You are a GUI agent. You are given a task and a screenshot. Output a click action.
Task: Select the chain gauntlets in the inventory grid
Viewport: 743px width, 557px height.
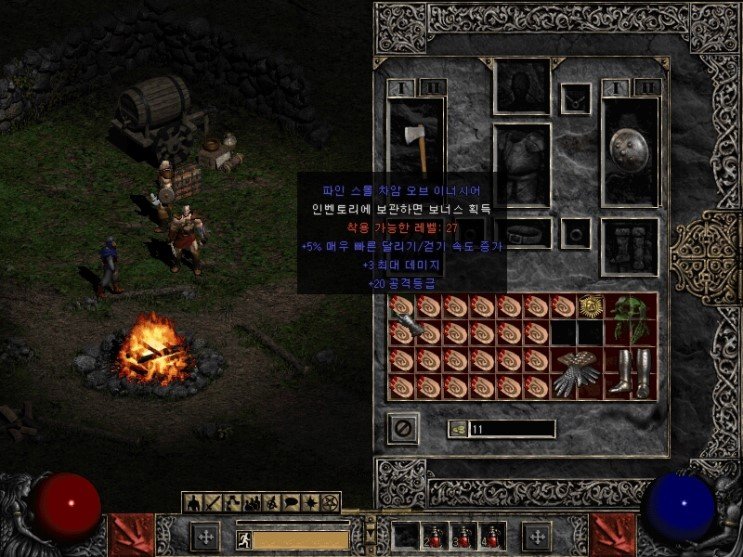pyautogui.click(x=577, y=373)
